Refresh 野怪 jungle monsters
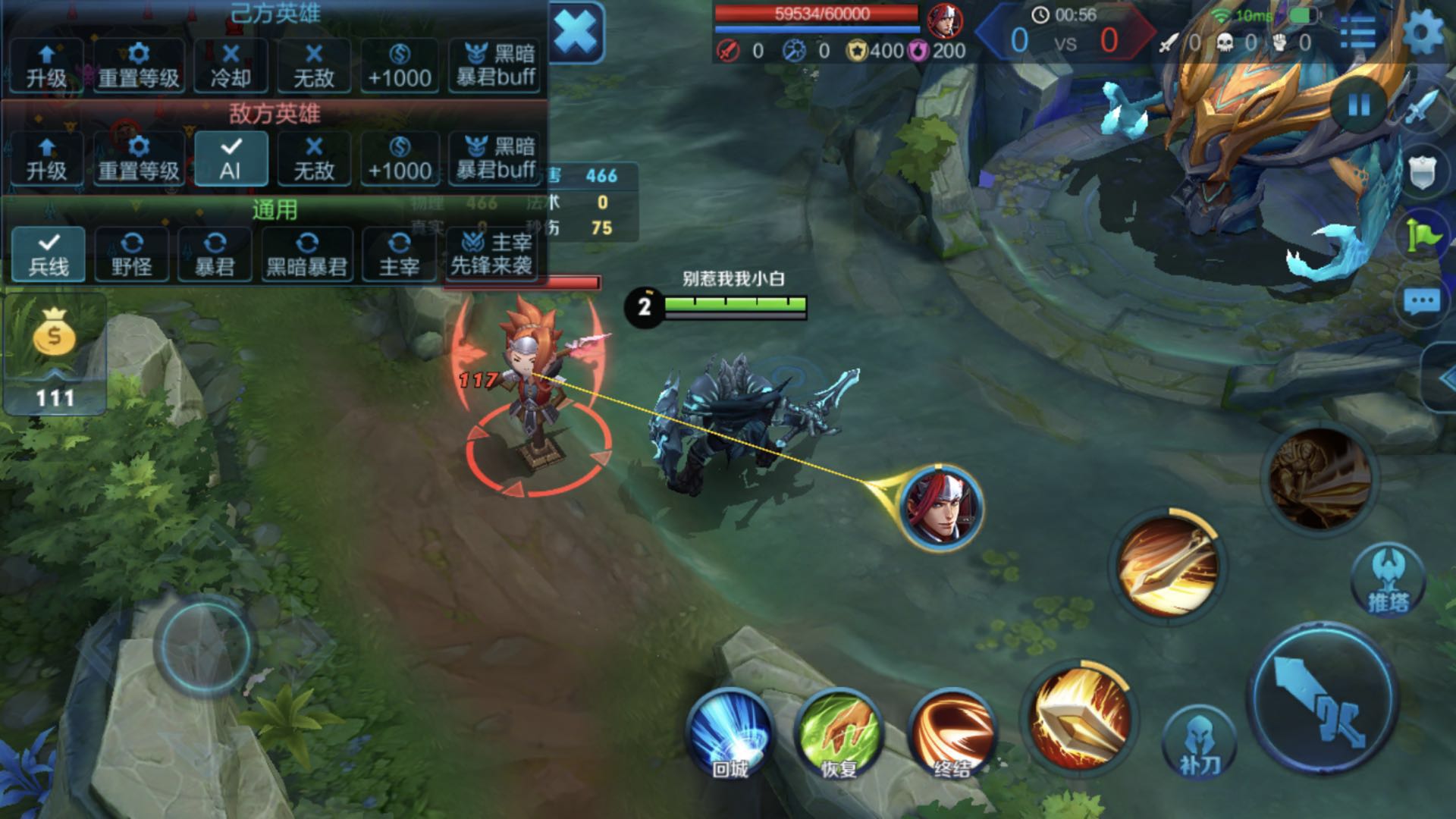1456x819 pixels. click(x=132, y=254)
